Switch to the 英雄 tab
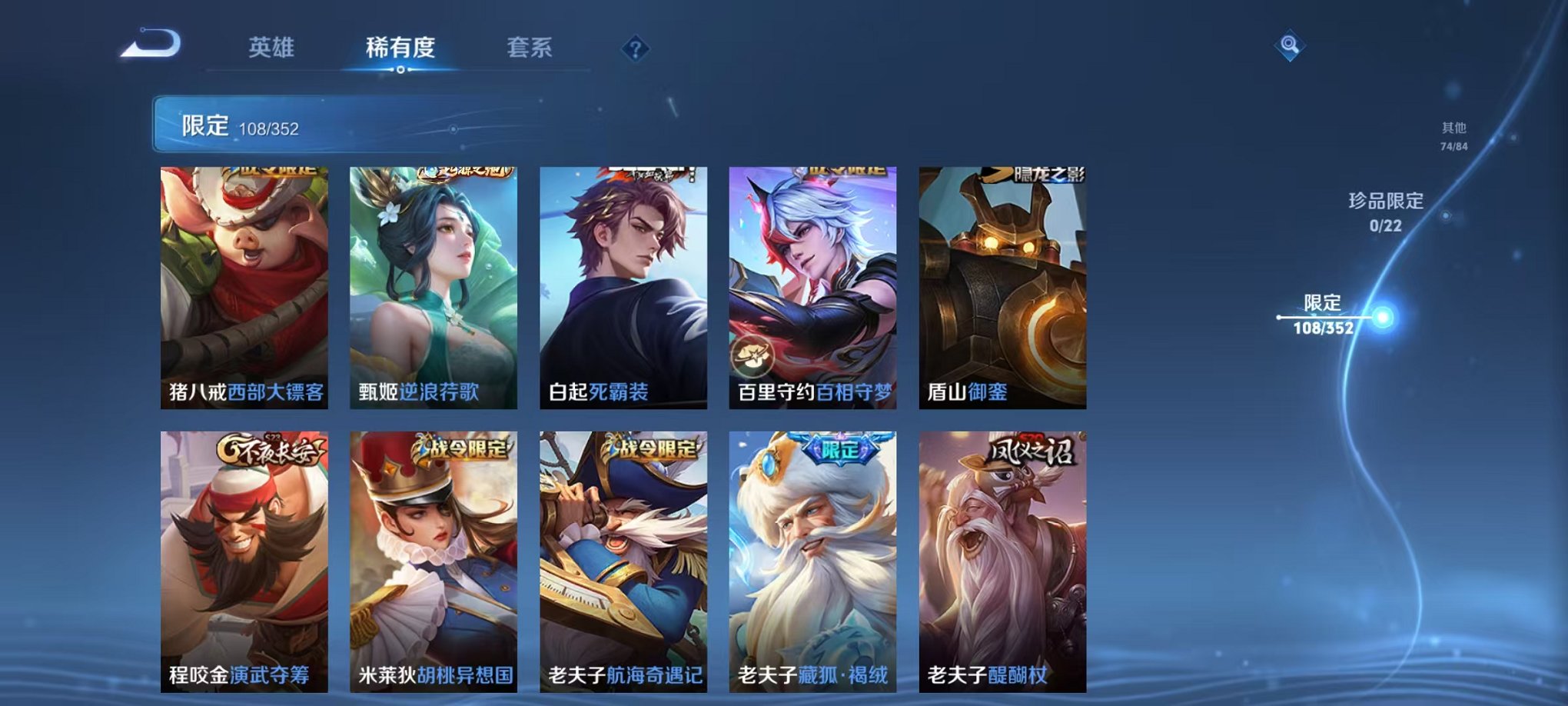 click(273, 48)
